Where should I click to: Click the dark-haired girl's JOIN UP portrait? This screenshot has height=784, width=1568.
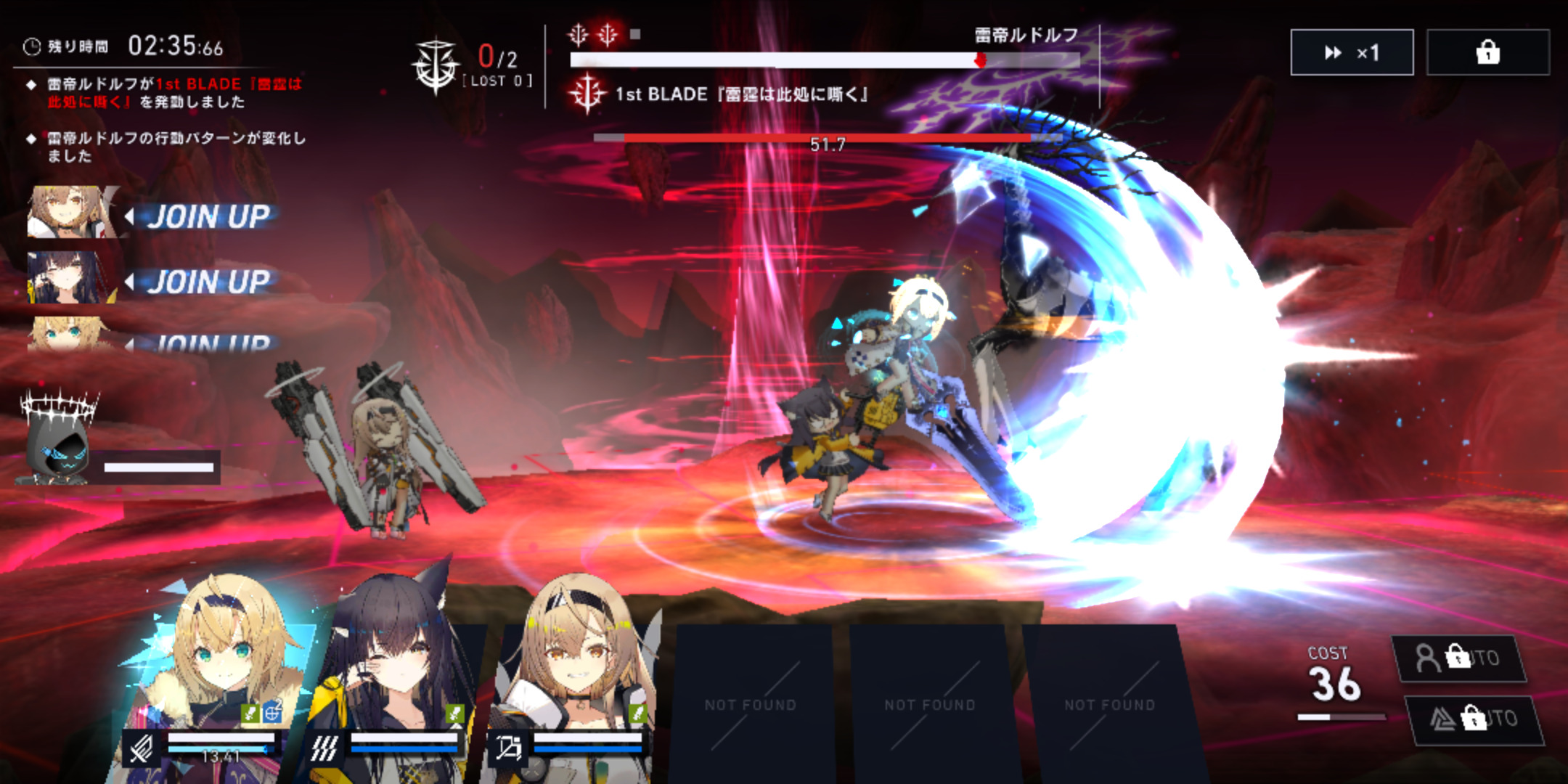point(65,278)
